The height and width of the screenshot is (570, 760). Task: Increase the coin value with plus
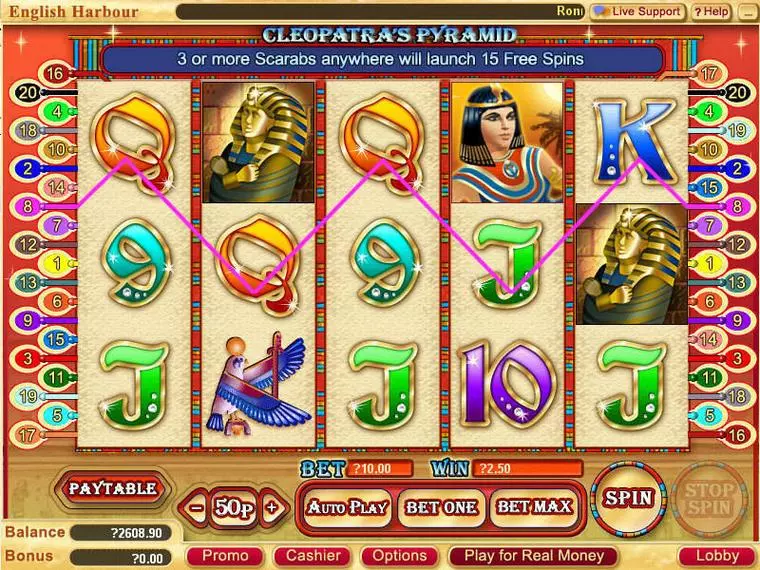tap(271, 508)
